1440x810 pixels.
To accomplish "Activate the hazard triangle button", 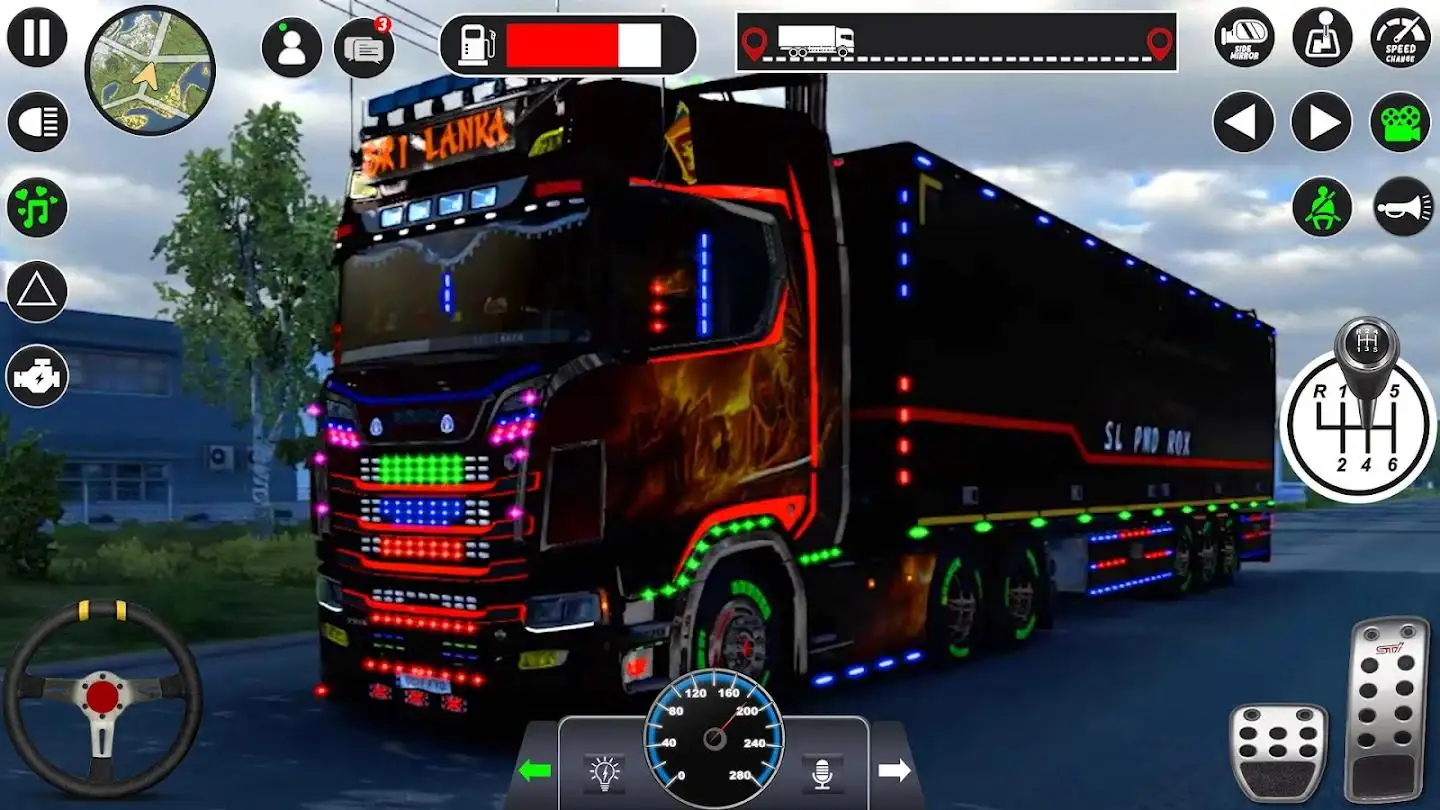I will tap(37, 292).
